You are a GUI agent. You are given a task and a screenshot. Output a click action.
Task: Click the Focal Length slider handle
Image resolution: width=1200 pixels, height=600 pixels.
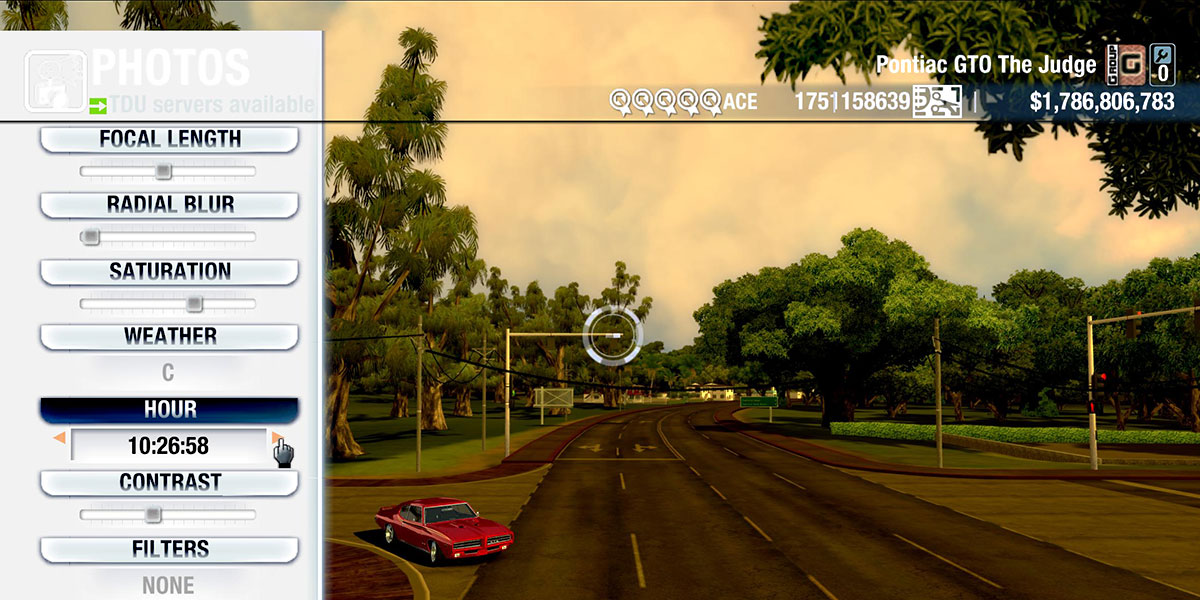click(163, 171)
